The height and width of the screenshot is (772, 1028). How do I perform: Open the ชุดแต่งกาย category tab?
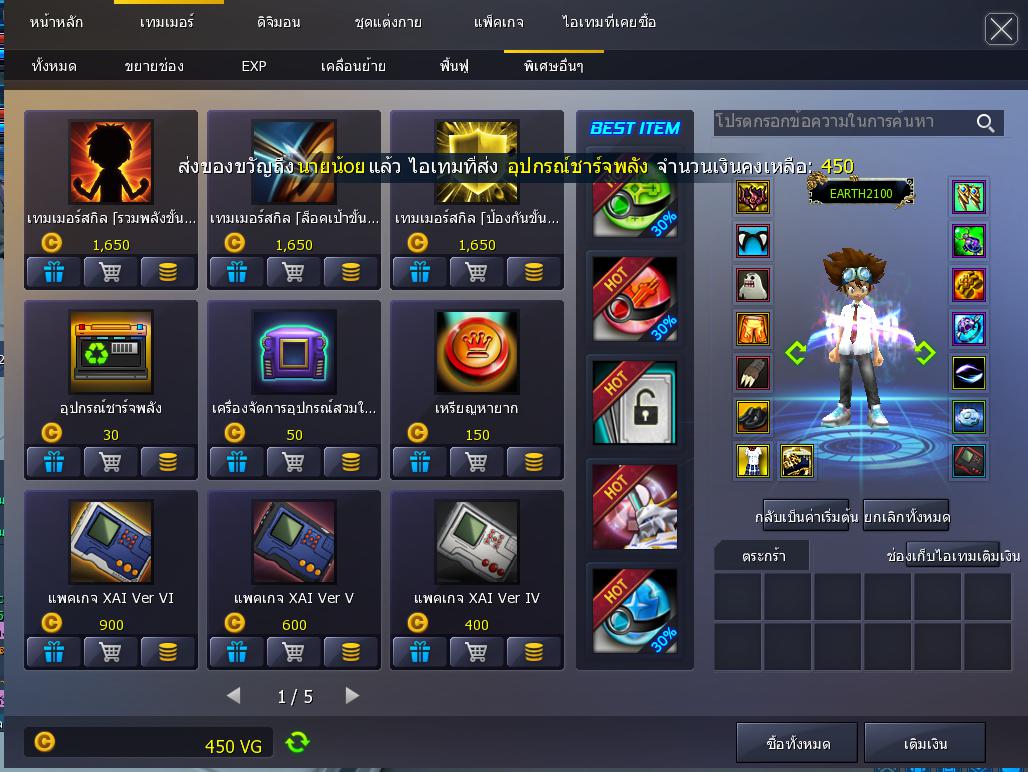tap(388, 22)
